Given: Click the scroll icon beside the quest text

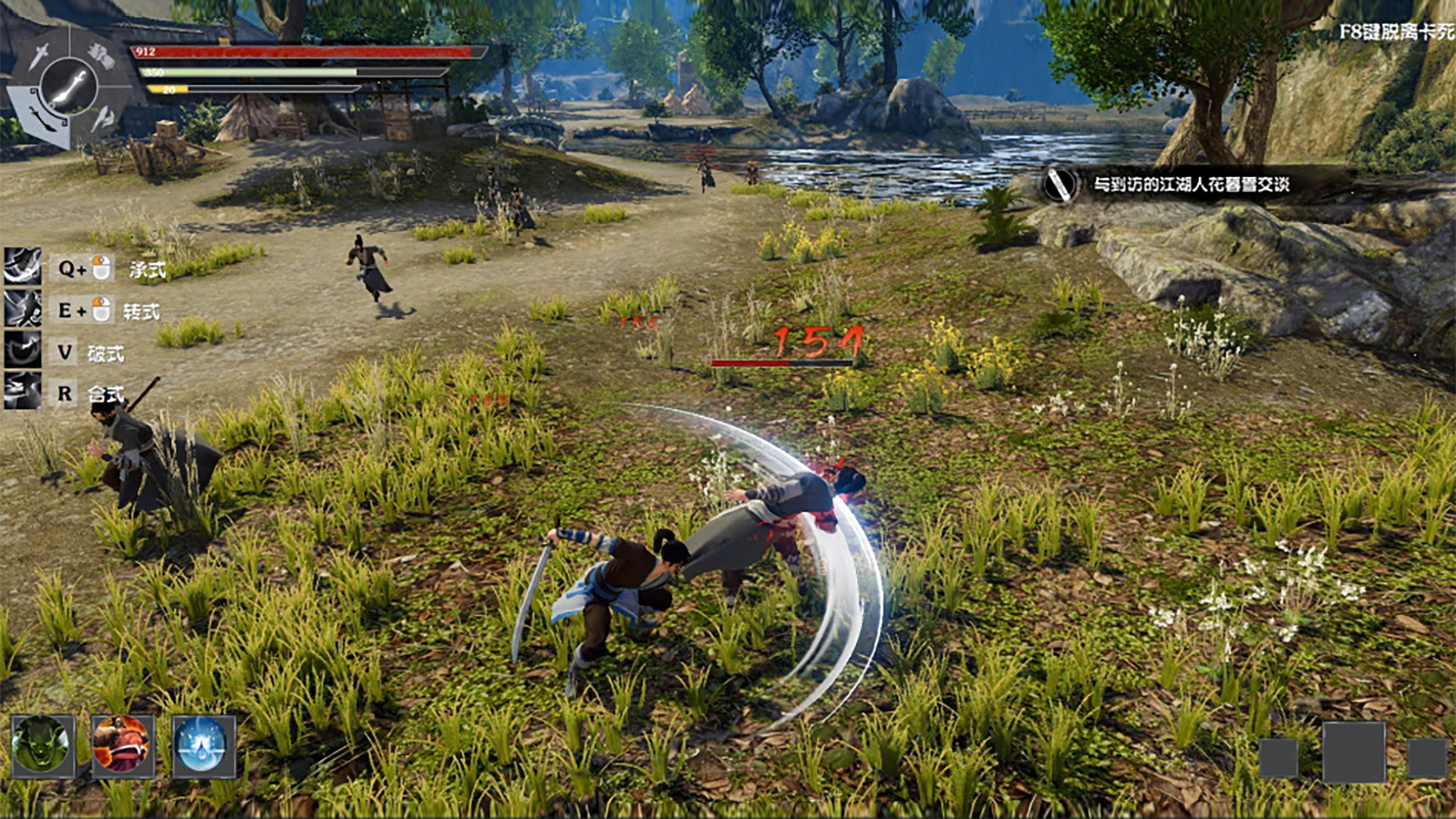Looking at the screenshot, I should pos(1059,184).
